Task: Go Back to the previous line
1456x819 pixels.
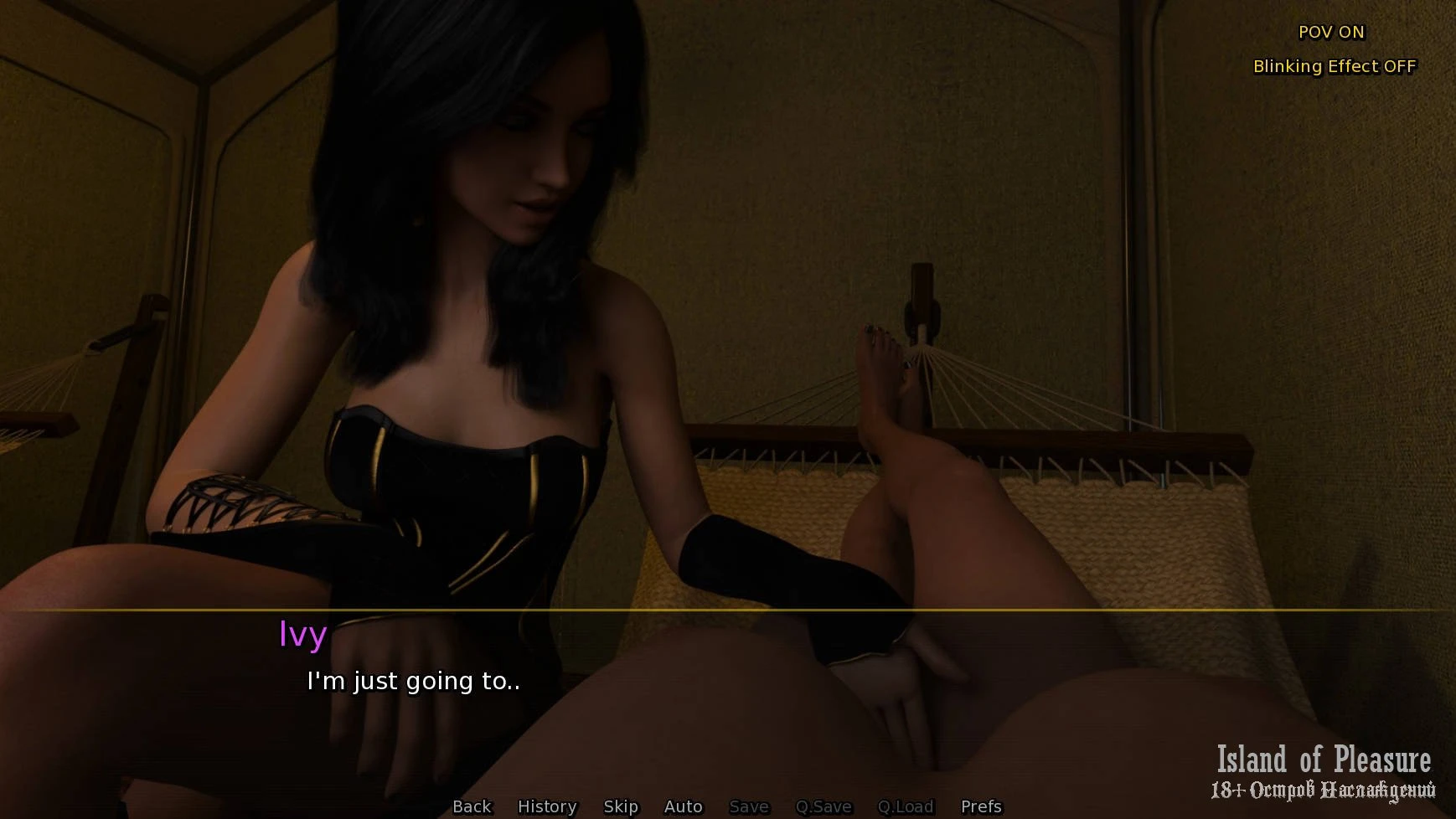Action: tap(472, 806)
